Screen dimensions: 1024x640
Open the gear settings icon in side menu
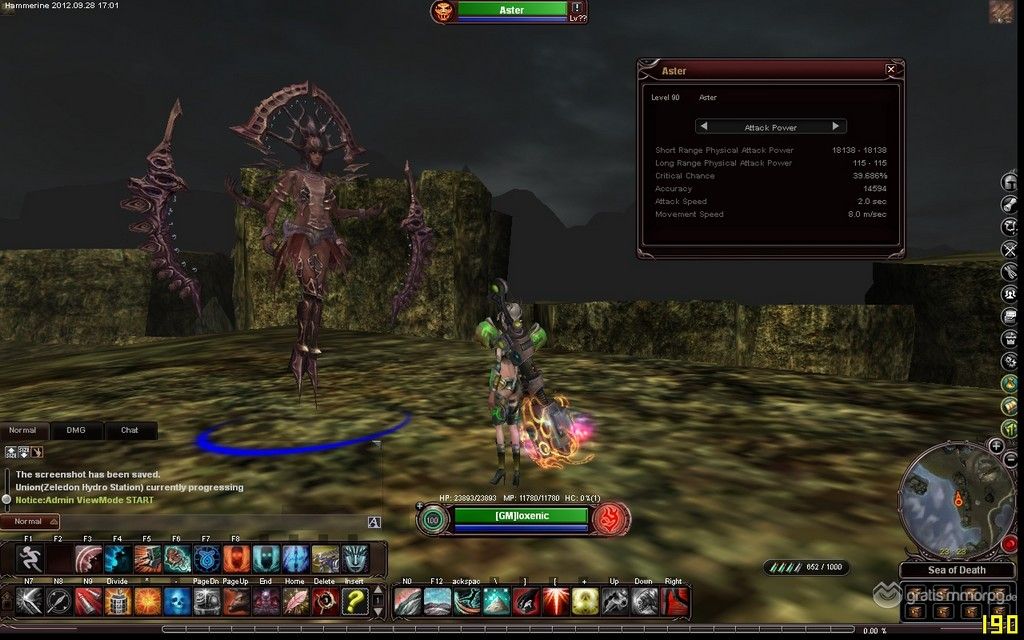[1010, 362]
